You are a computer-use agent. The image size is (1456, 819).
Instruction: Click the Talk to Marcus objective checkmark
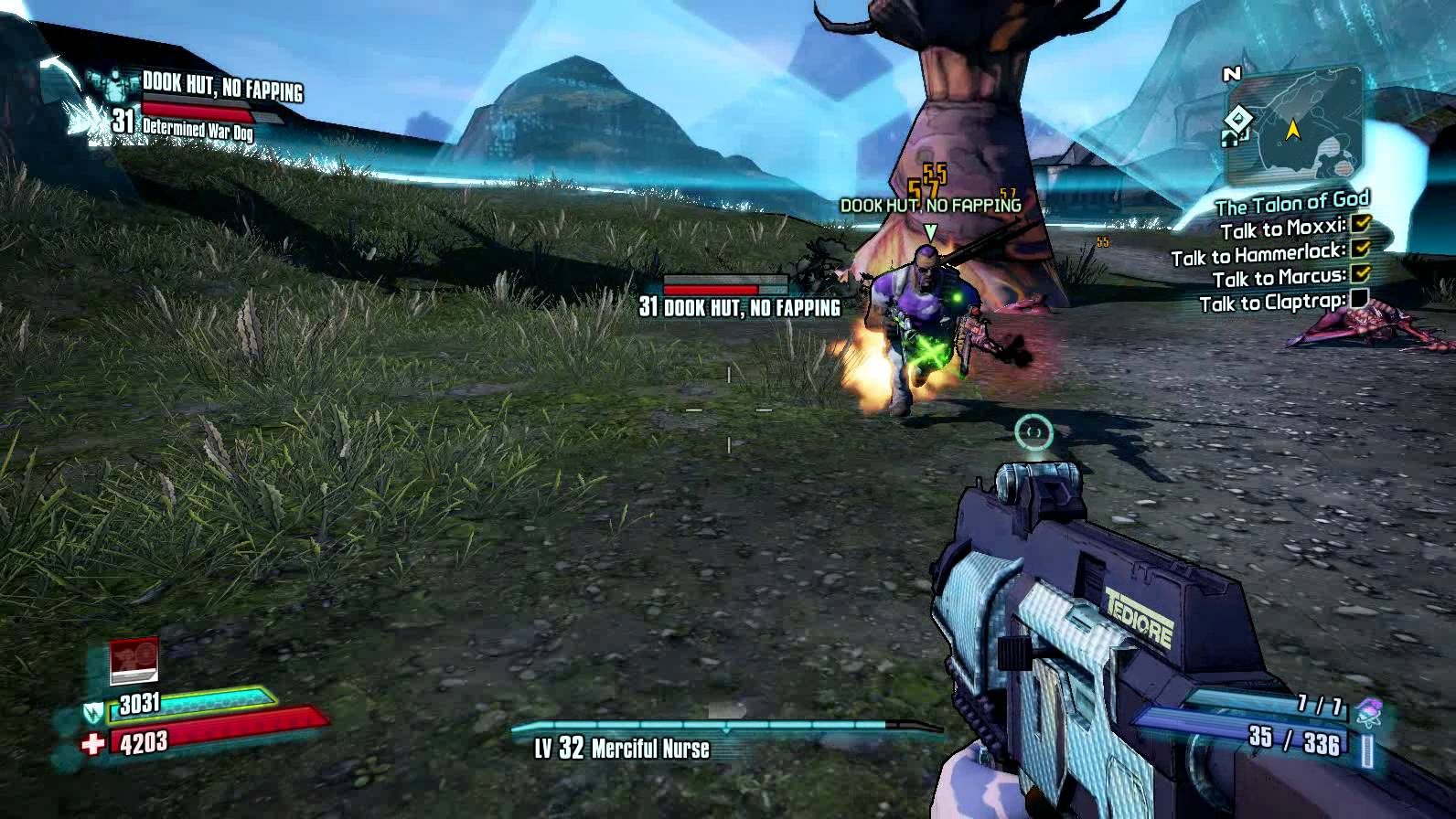click(x=1361, y=273)
